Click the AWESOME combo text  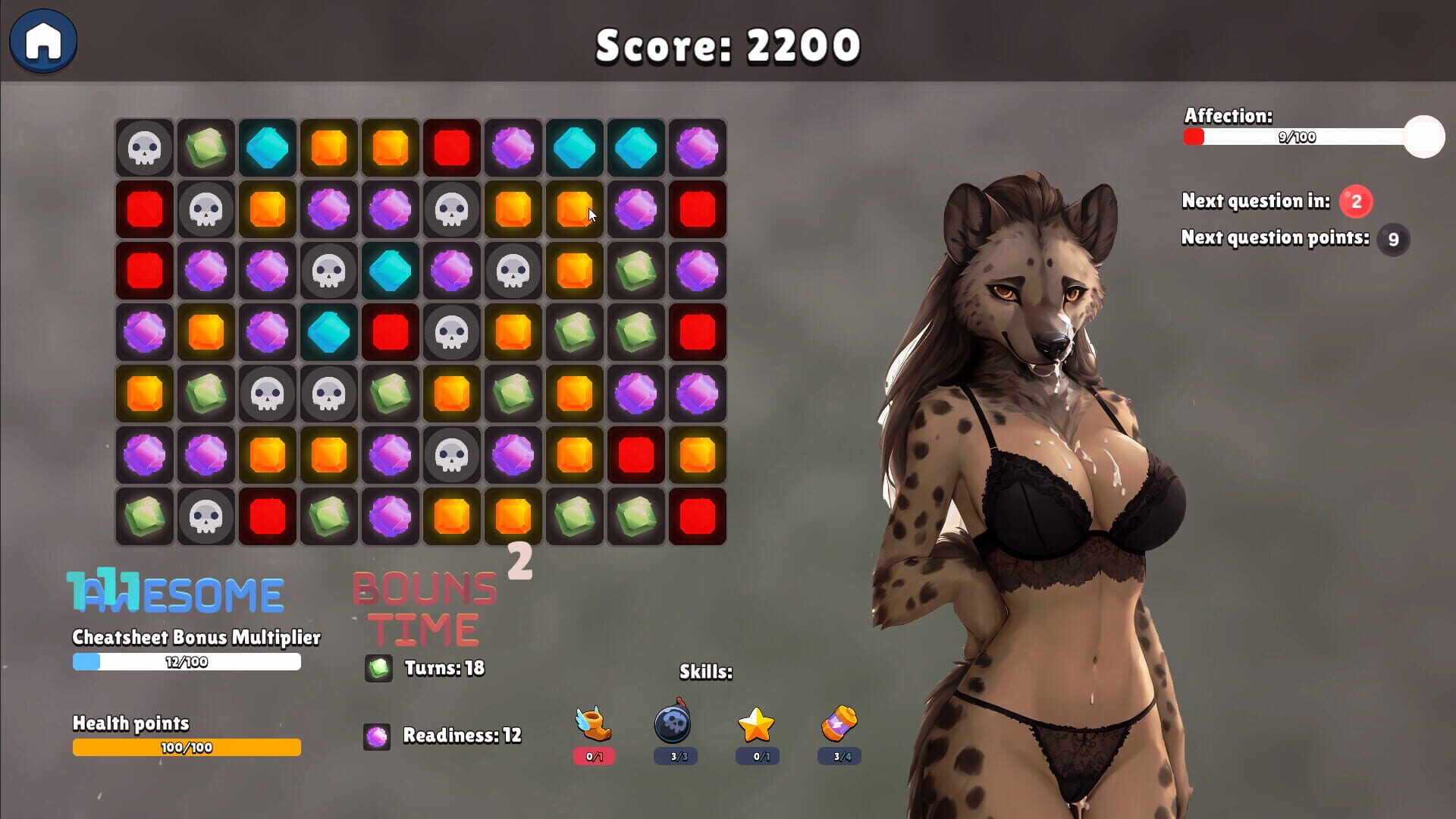coord(174,592)
